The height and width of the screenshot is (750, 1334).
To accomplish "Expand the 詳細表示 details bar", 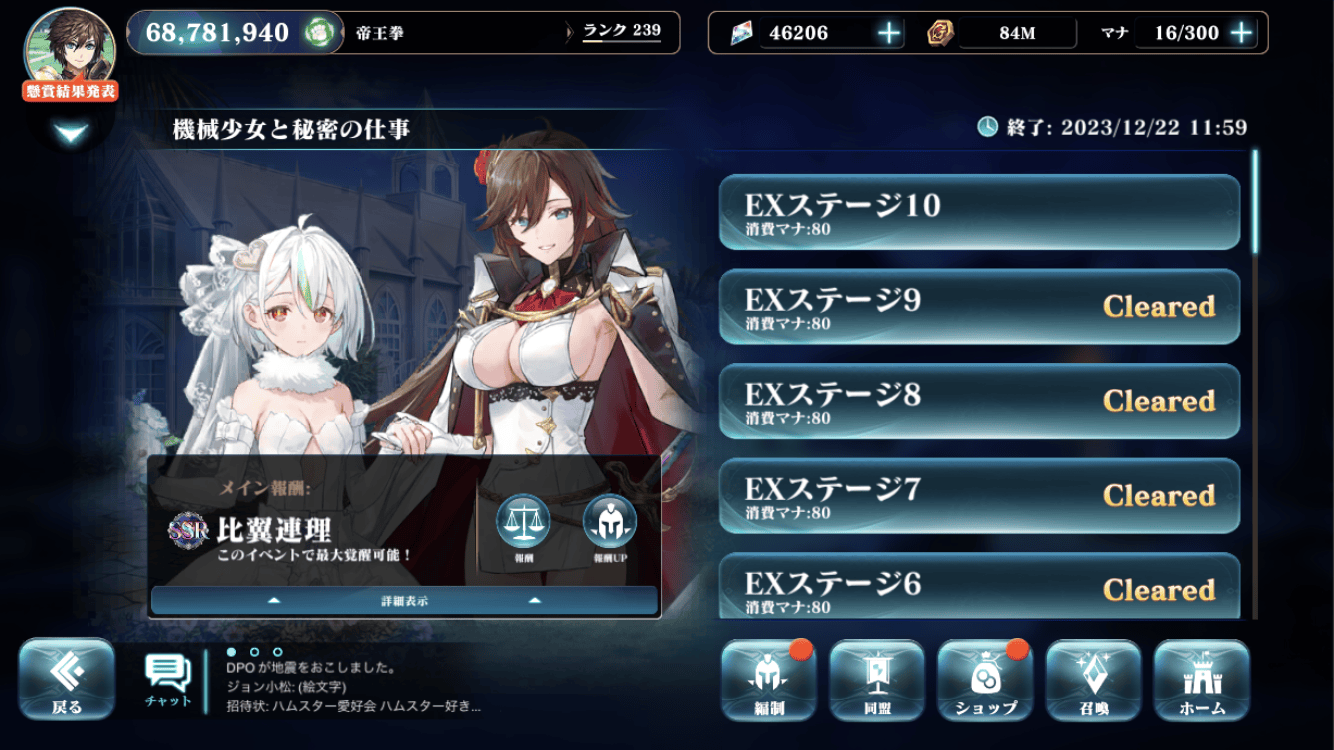I will (404, 601).
